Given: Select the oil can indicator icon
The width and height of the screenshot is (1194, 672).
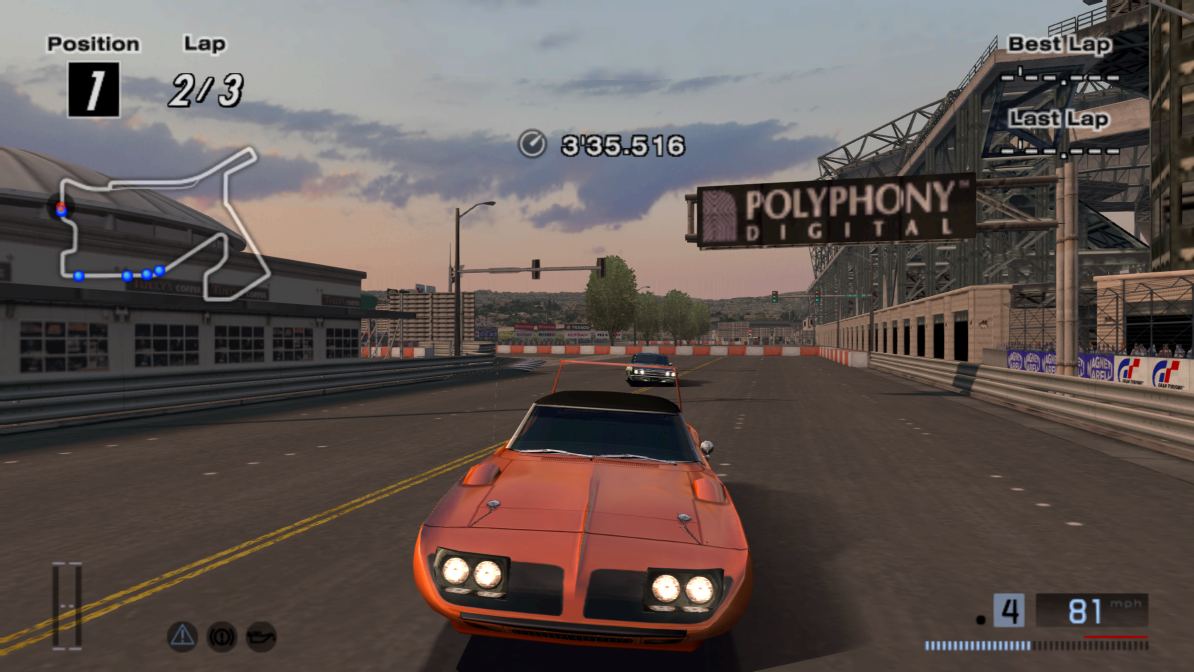Looking at the screenshot, I should [x=261, y=635].
